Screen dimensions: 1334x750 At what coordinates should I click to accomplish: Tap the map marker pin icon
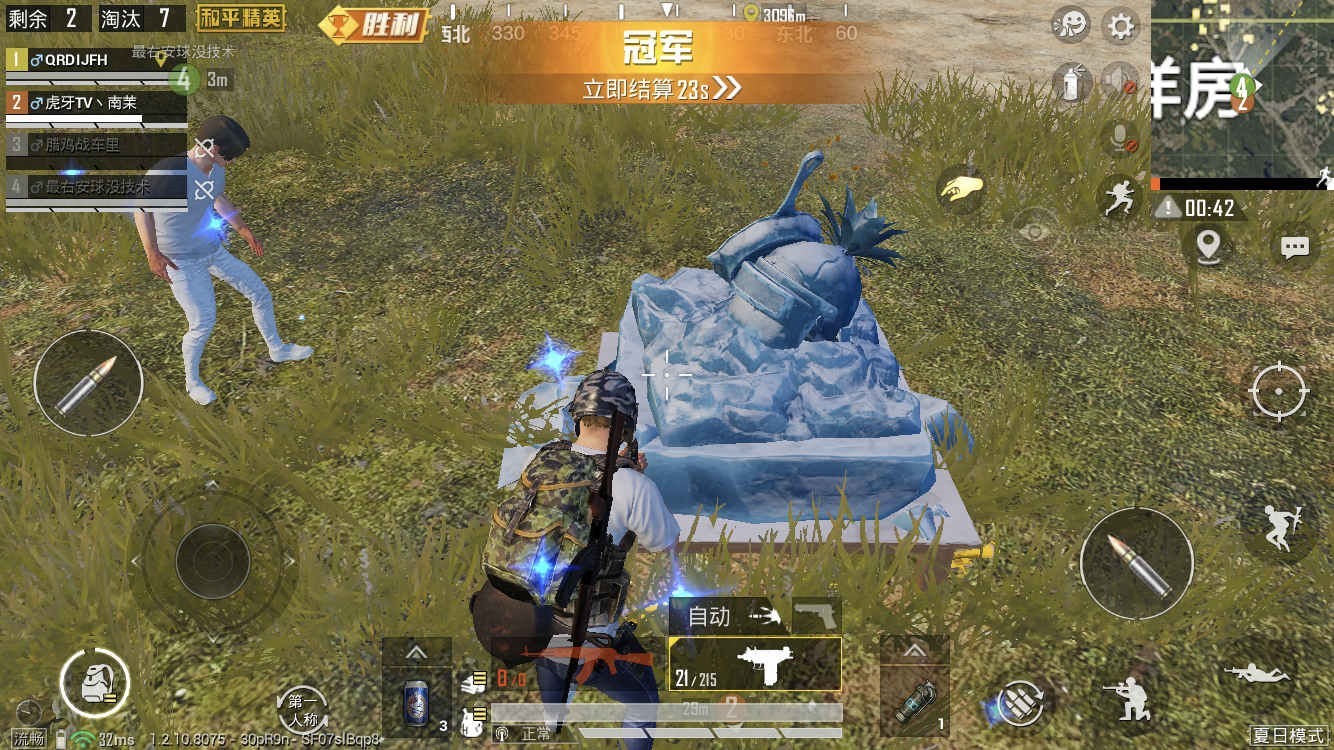[1207, 246]
